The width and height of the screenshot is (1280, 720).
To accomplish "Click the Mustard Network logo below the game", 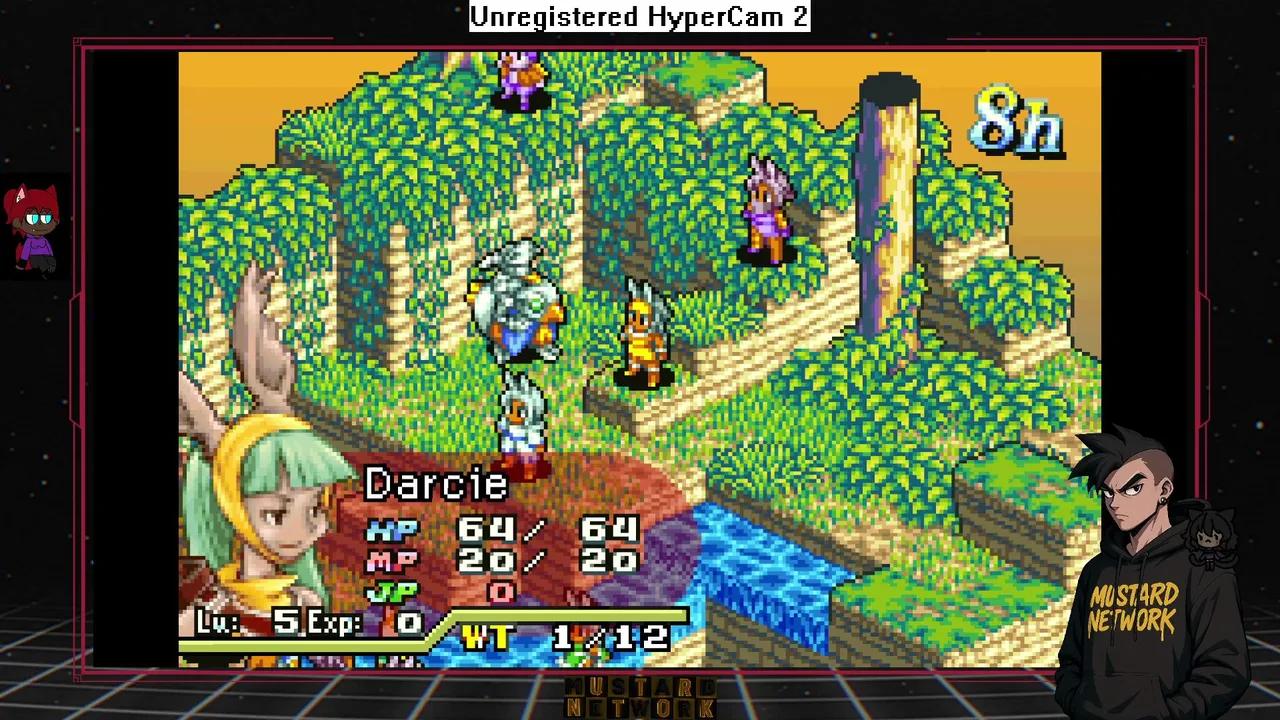I will [640, 697].
